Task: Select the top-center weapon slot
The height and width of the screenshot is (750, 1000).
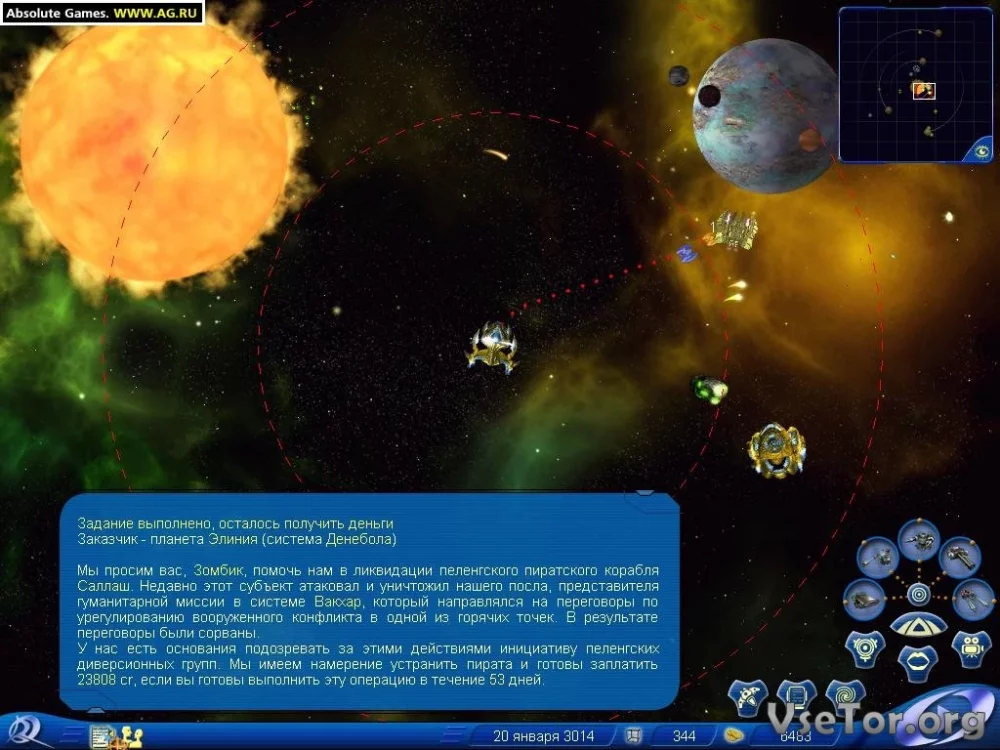Action: [918, 541]
